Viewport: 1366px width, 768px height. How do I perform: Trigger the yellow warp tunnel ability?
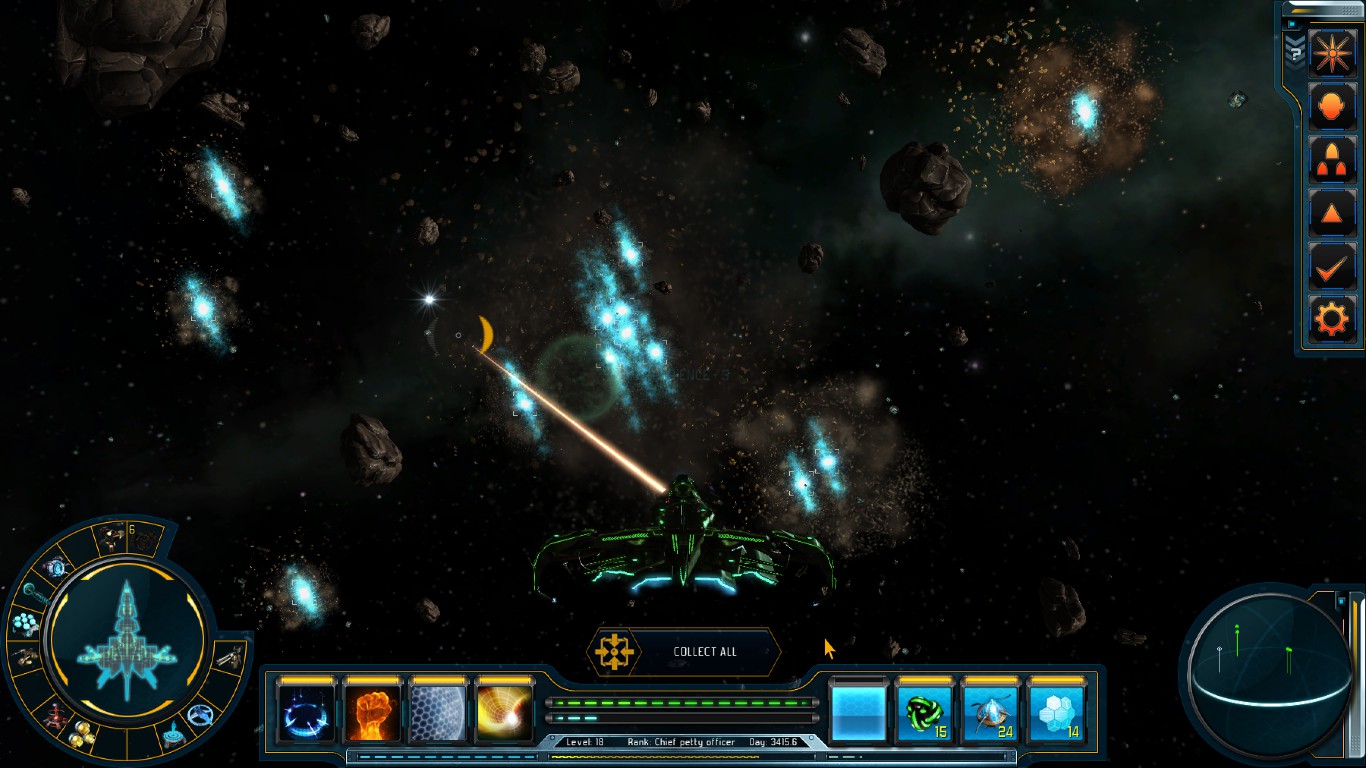coord(505,713)
